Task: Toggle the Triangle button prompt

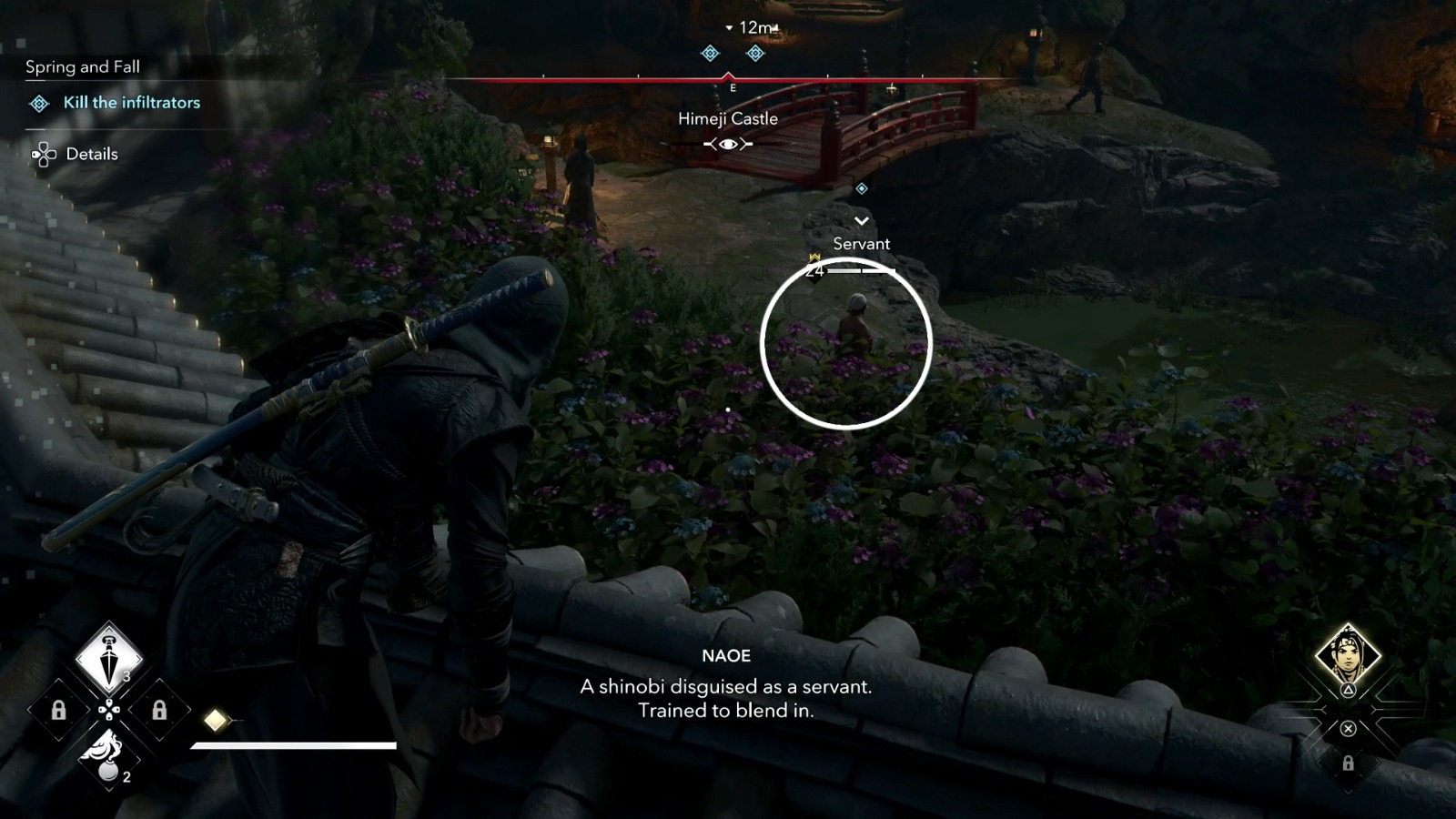Action: pos(1349,690)
